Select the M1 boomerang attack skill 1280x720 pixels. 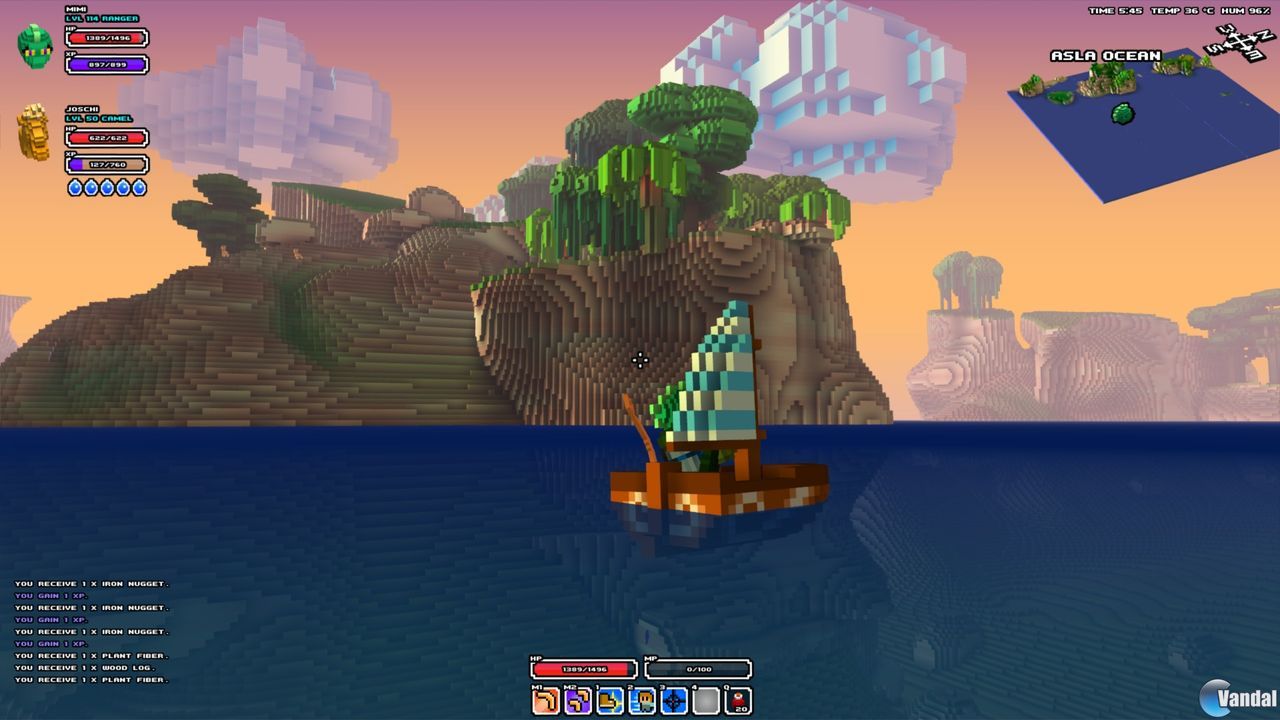click(x=546, y=701)
